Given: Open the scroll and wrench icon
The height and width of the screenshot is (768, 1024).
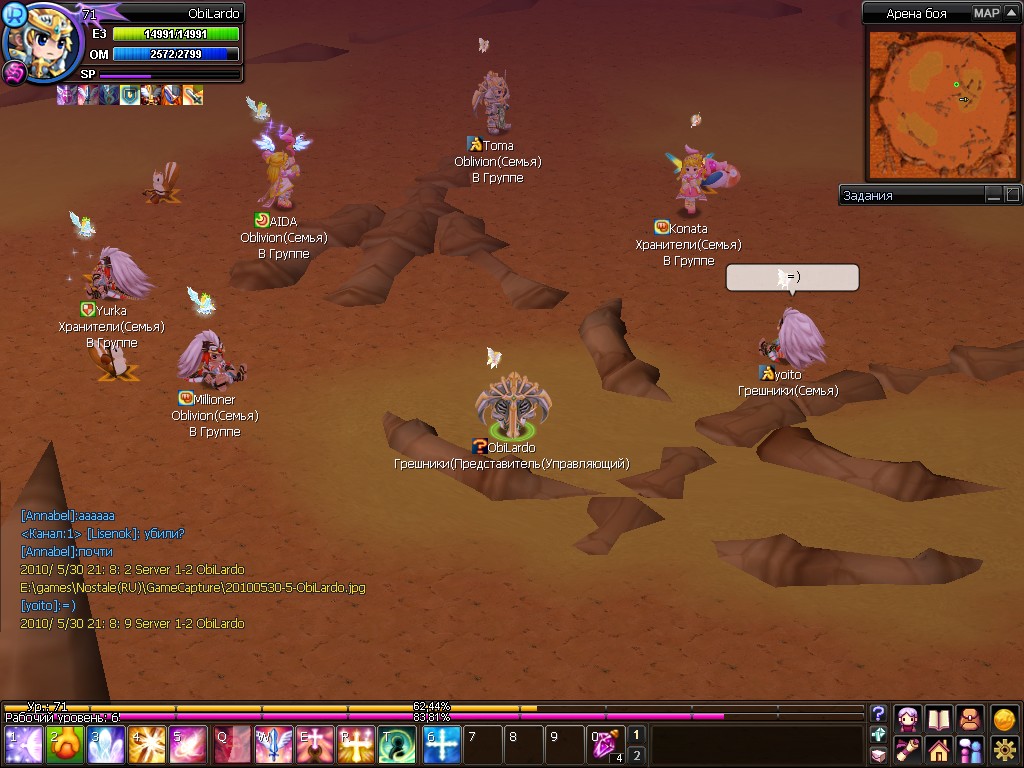Looking at the screenshot, I should (908, 749).
